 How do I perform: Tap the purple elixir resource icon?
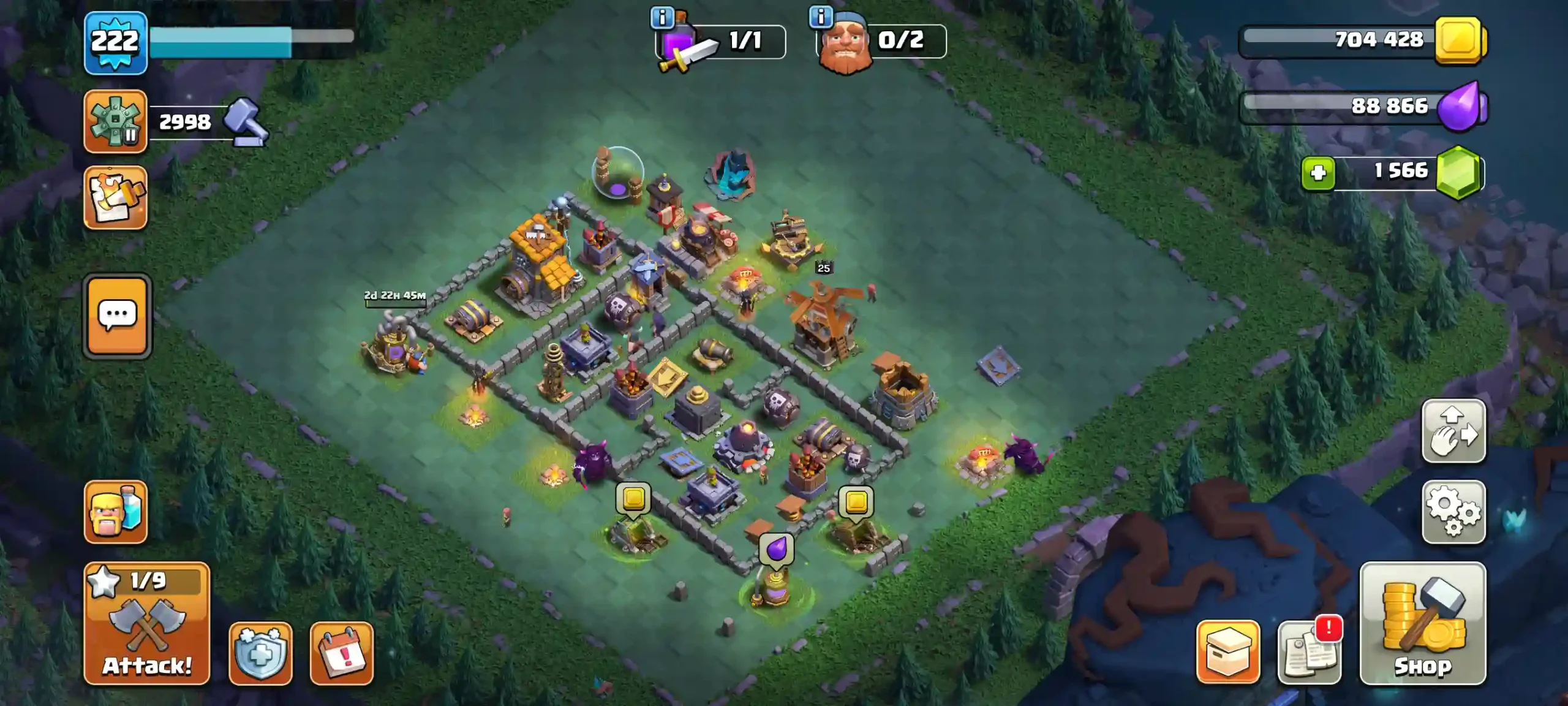point(1461,107)
